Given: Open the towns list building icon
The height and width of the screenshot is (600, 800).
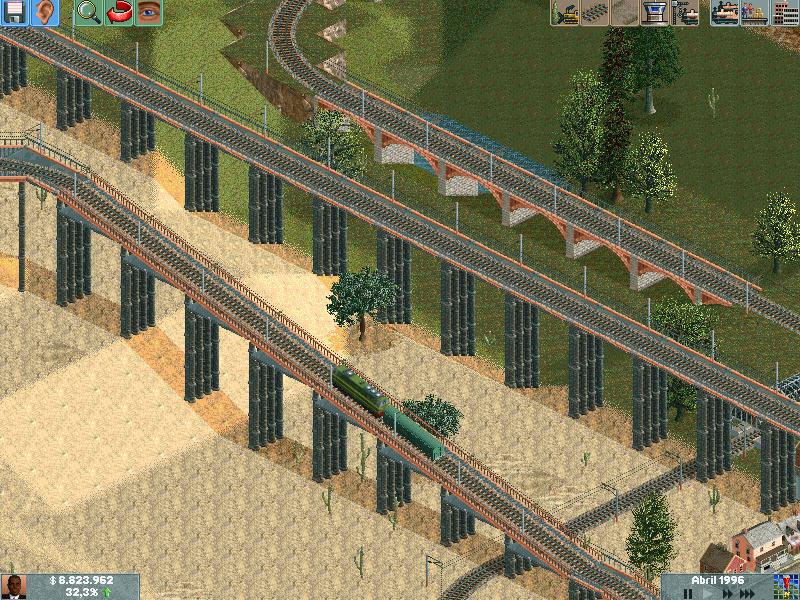Looking at the screenshot, I should pos(784,13).
